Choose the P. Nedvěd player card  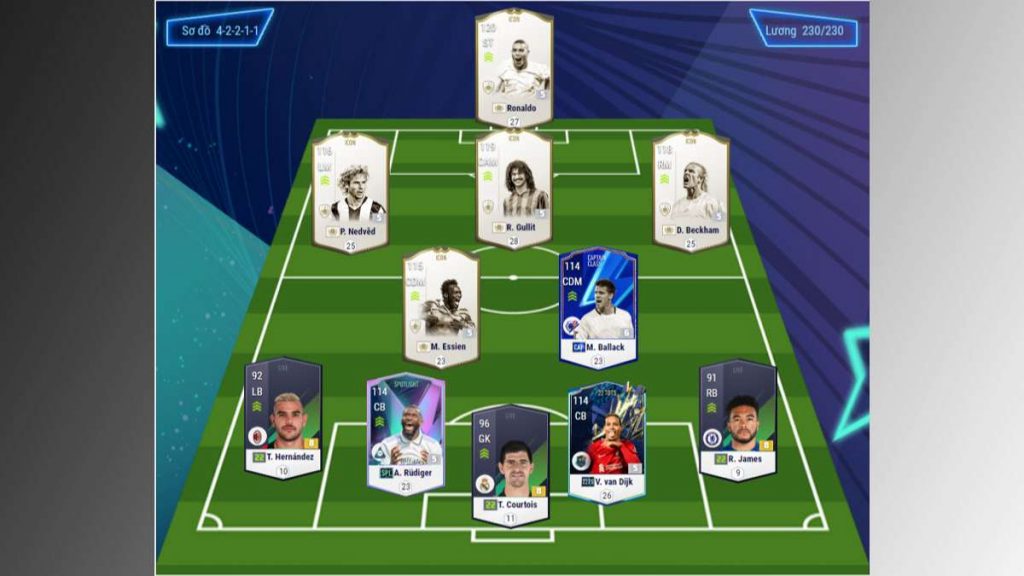click(x=349, y=190)
